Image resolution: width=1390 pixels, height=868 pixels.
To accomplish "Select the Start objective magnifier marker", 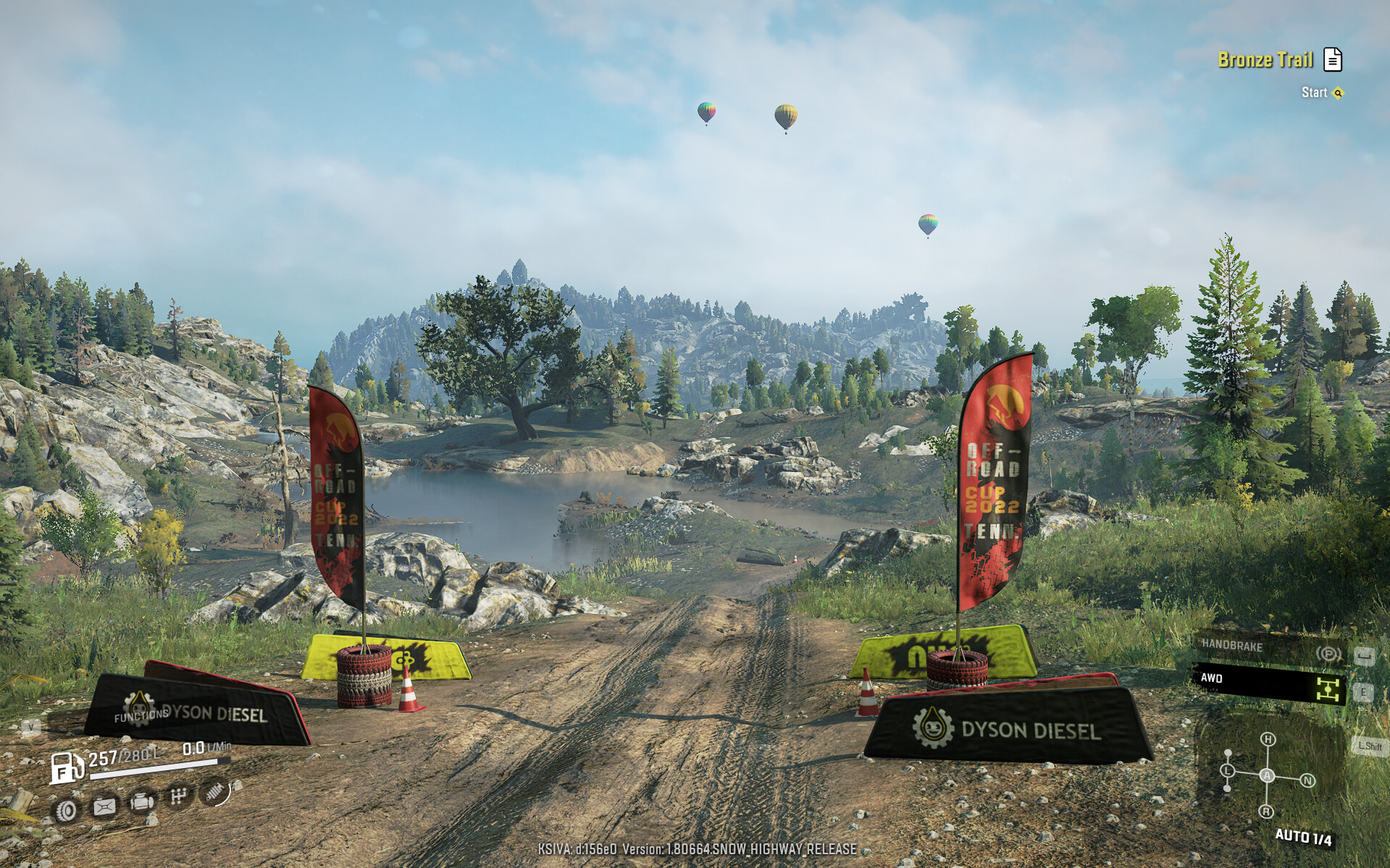I will pos(1338,93).
